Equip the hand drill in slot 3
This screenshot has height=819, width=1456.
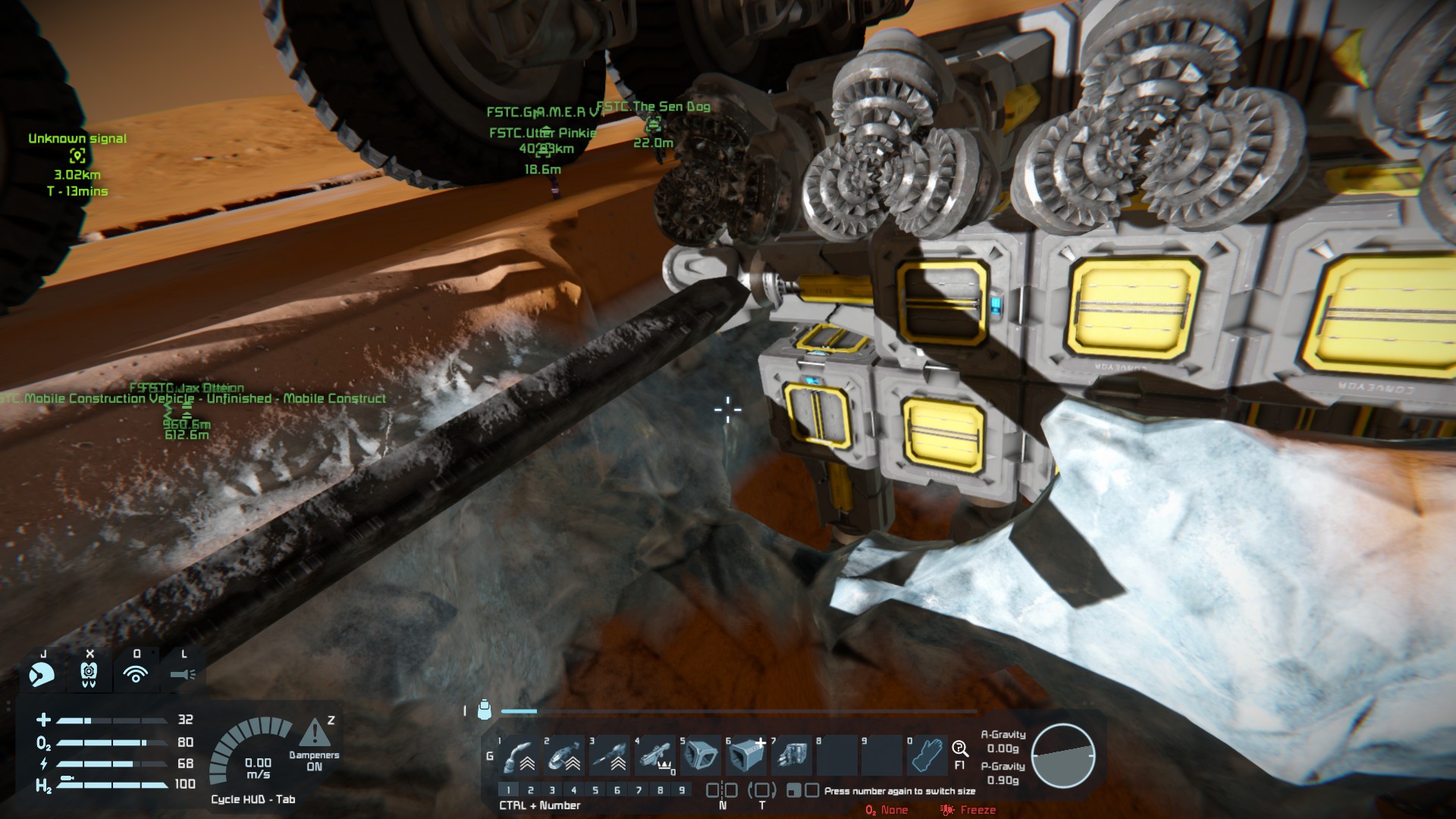coord(610,755)
